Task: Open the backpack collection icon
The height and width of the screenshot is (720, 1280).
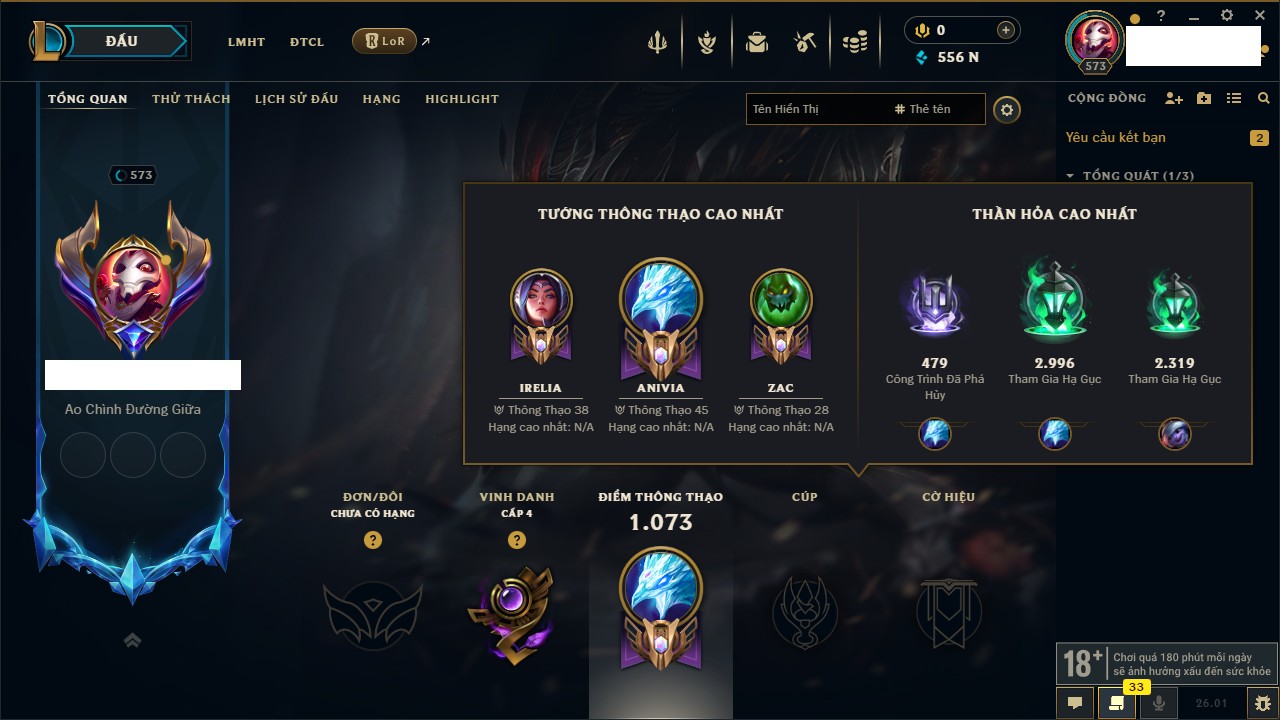Action: tap(757, 42)
